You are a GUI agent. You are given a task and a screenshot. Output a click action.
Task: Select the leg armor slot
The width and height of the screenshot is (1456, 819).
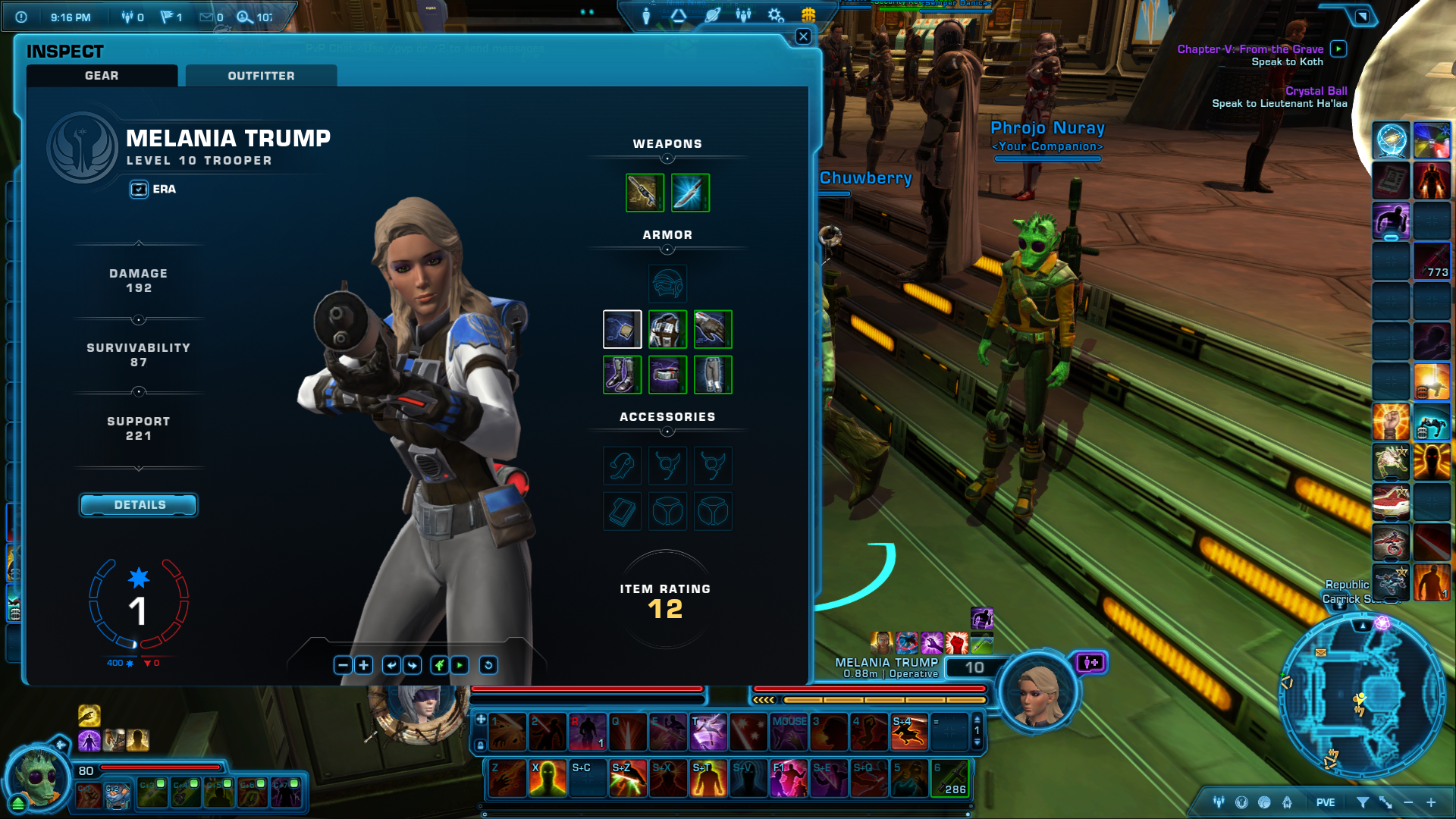(x=713, y=375)
